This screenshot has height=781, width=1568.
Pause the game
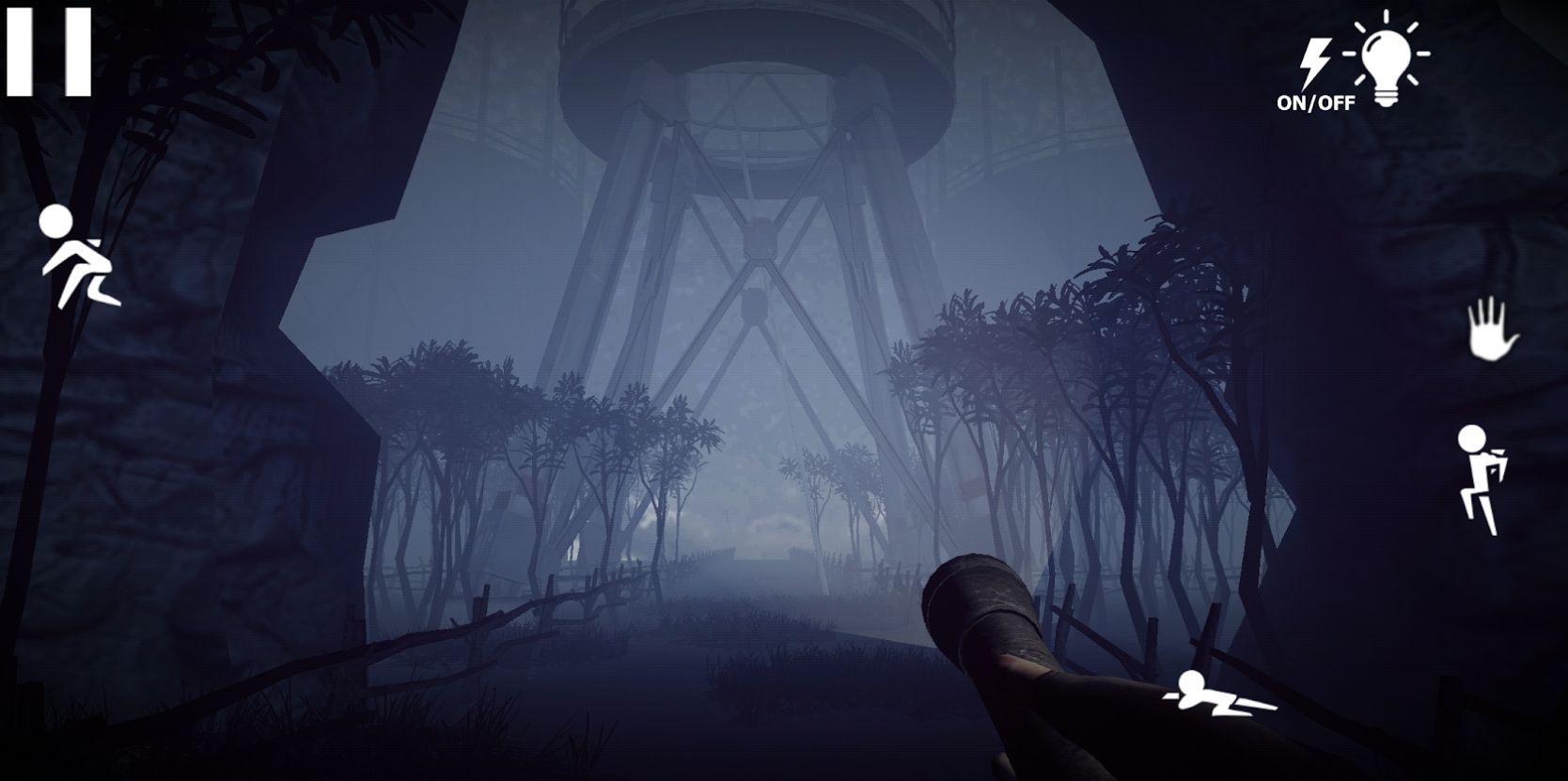point(49,51)
